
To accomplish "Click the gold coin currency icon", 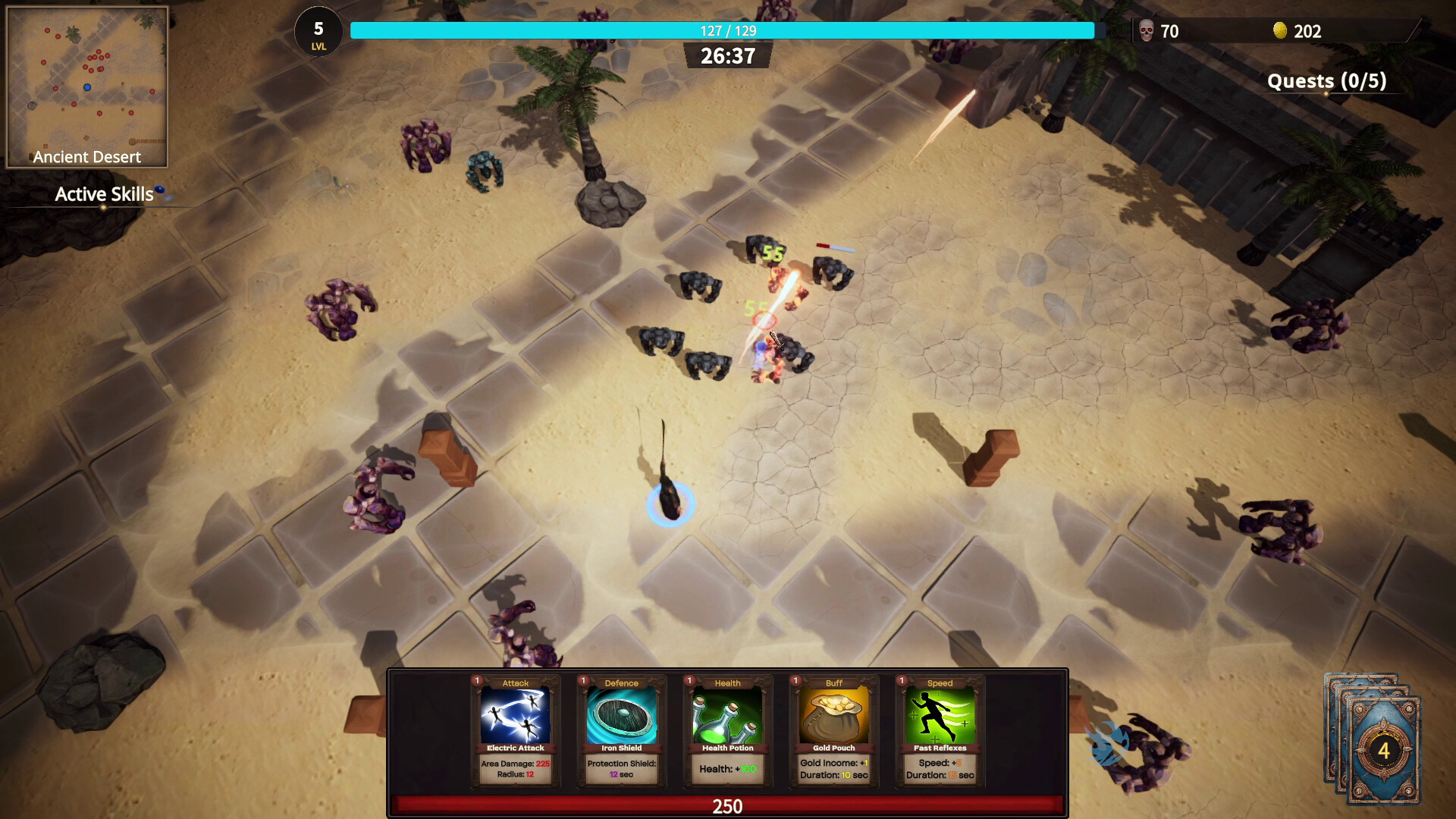I will [x=1280, y=31].
